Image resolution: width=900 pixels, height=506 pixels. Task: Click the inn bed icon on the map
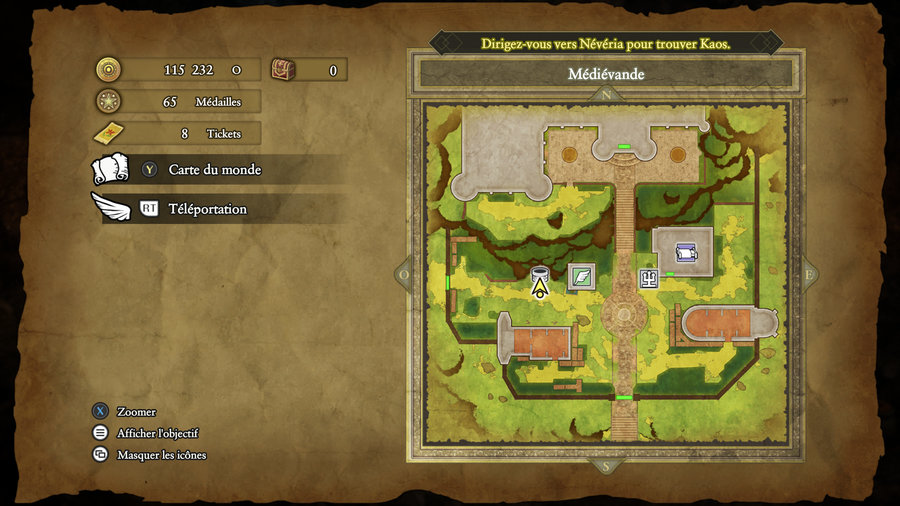click(x=686, y=252)
